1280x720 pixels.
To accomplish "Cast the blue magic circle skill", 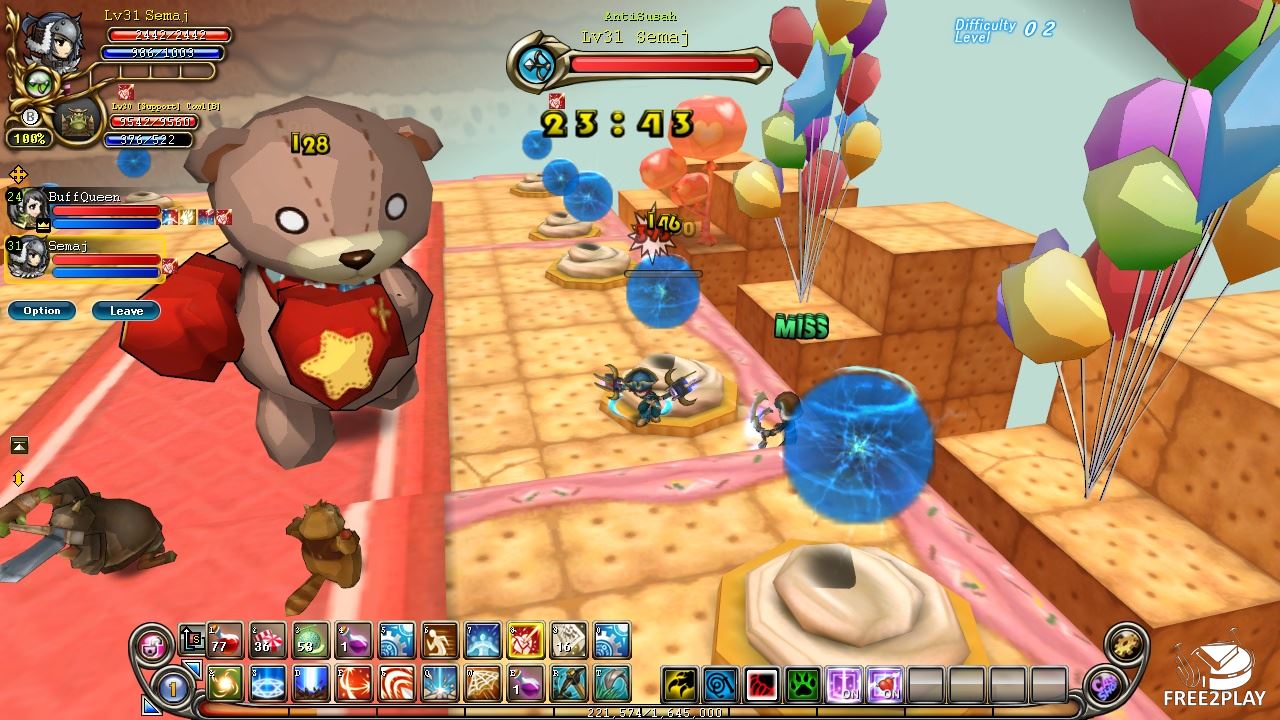I will tap(268, 684).
